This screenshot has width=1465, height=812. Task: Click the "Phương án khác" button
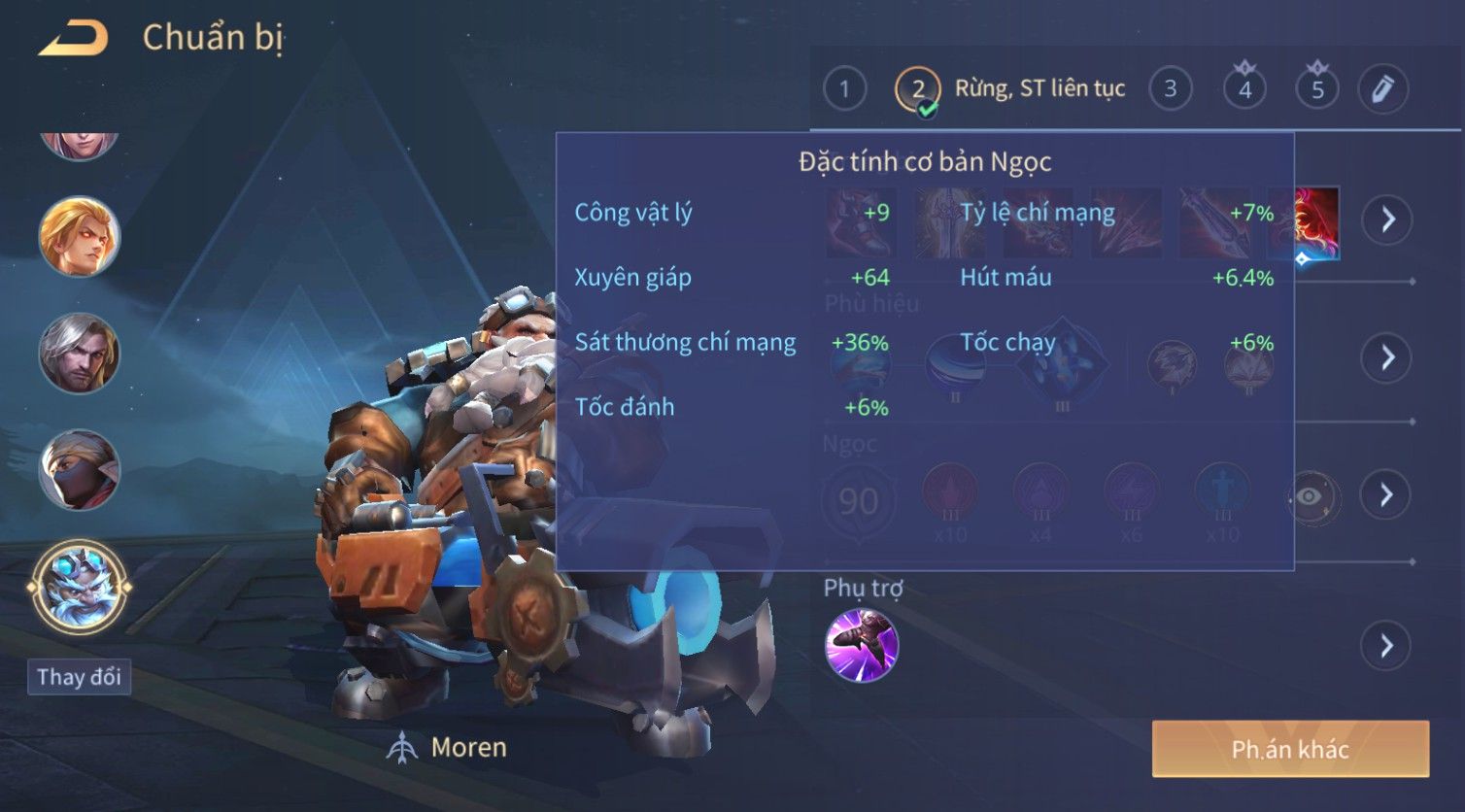tap(1290, 749)
